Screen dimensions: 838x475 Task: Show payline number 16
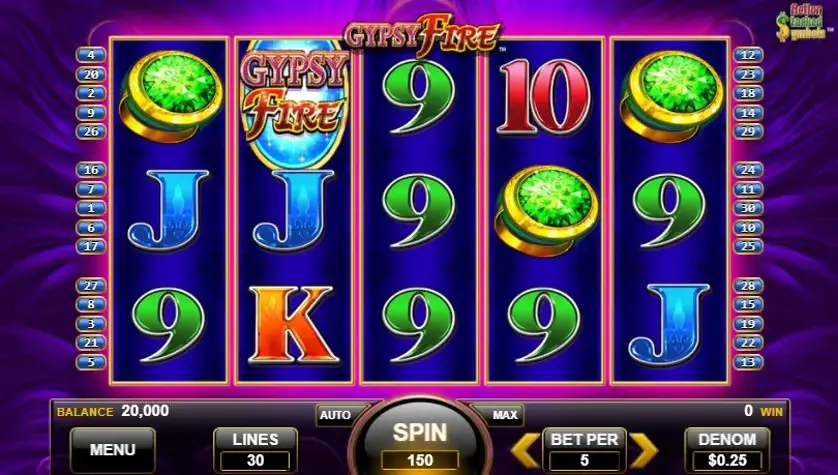point(91,170)
